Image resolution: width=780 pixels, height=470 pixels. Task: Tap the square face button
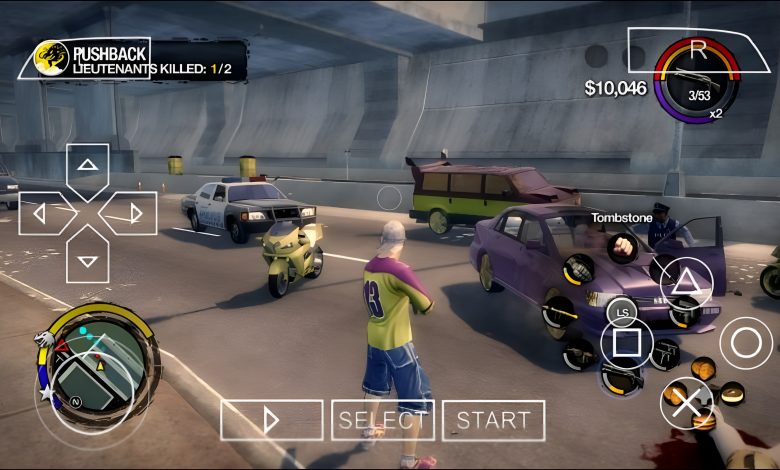(x=626, y=343)
